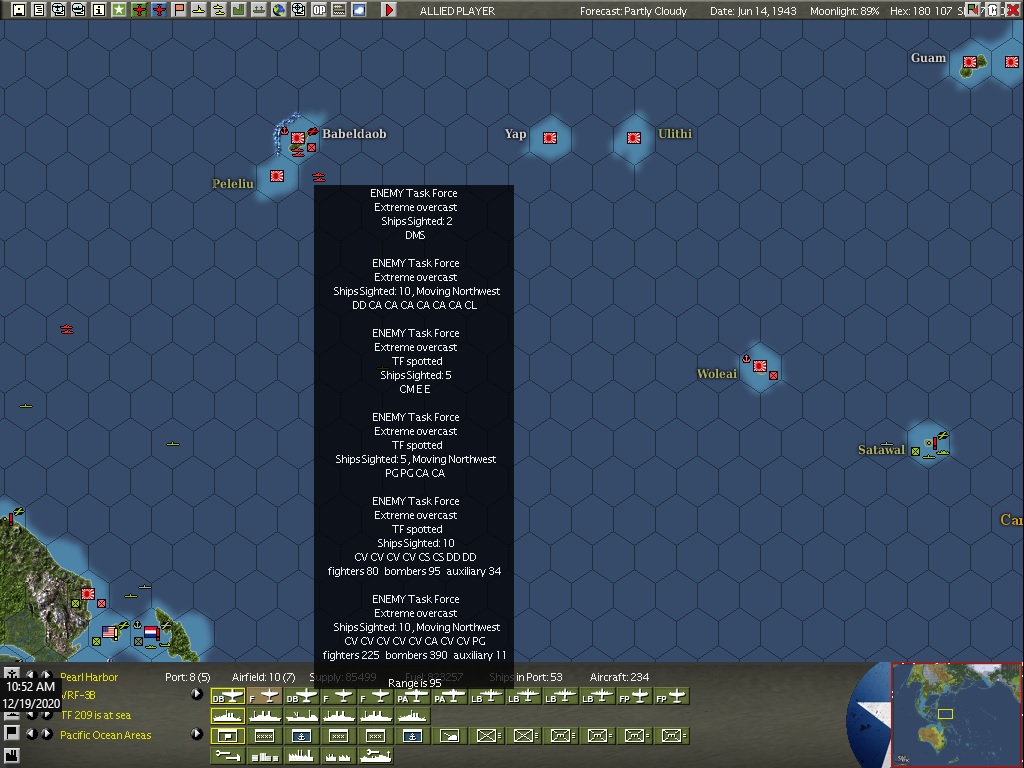
Task: Open the OP operations report button
Action: coord(319,10)
